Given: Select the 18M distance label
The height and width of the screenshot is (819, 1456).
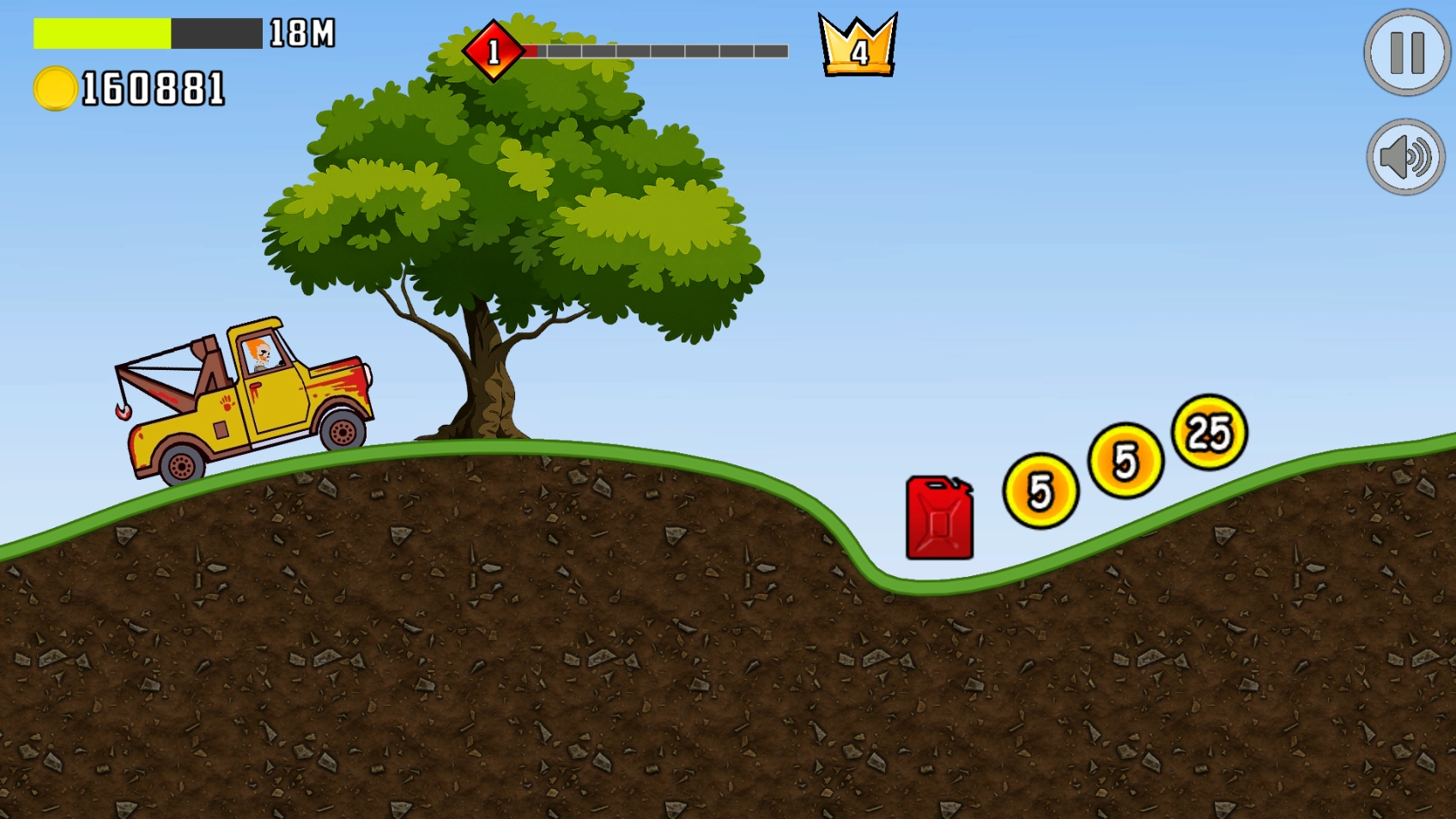Looking at the screenshot, I should [x=299, y=33].
